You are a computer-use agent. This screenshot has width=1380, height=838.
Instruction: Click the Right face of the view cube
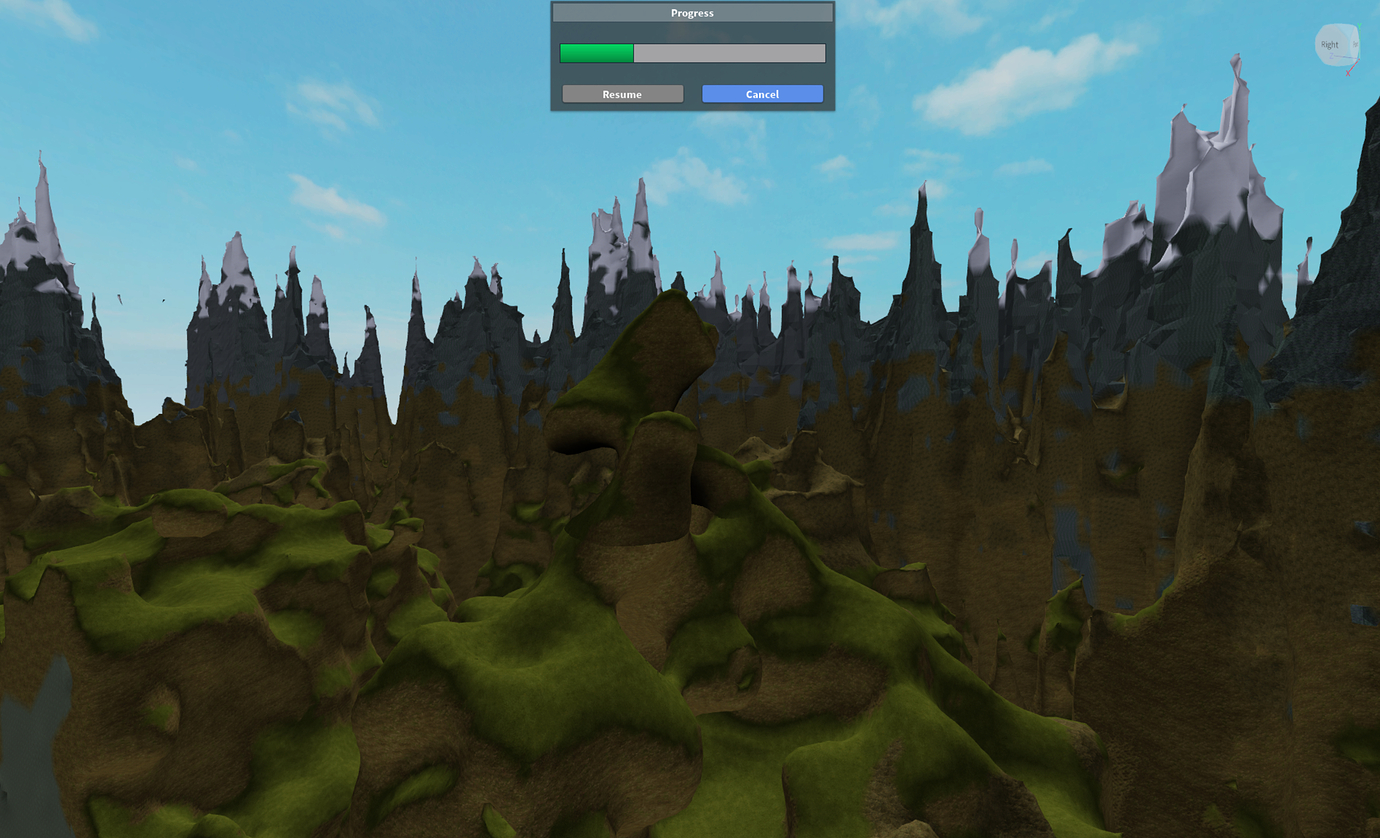coord(1330,44)
